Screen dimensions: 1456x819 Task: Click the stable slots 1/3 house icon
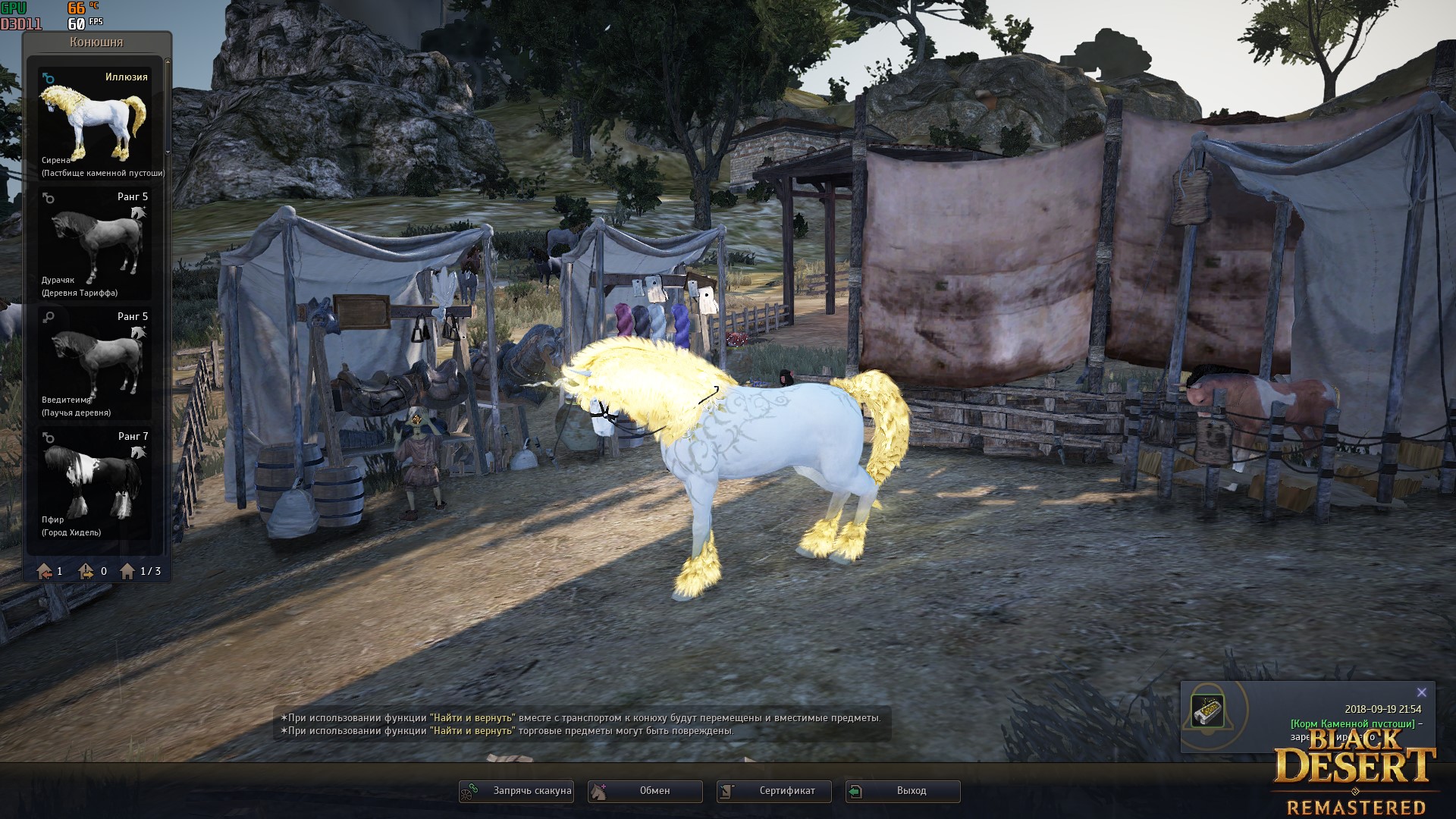coord(127,571)
